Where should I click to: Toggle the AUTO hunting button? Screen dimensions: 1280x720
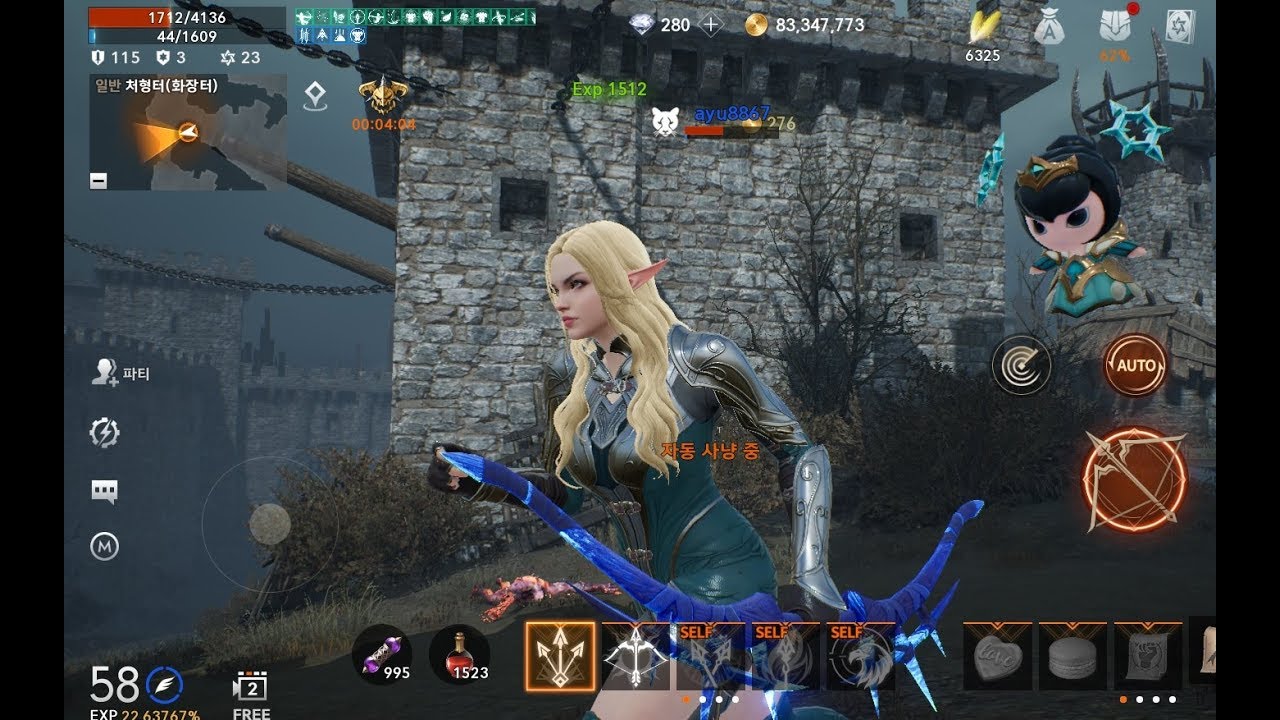click(1135, 365)
